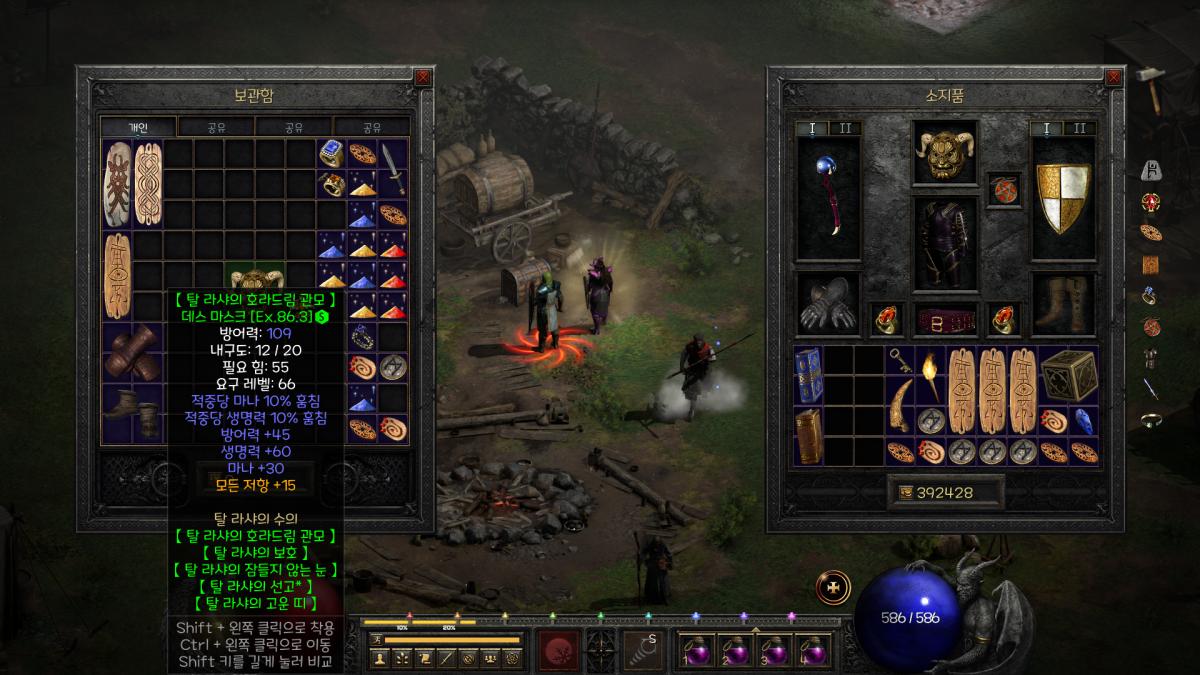Select the blue tome in inventory
Viewport: 1200px width, 675px height.
click(x=809, y=376)
